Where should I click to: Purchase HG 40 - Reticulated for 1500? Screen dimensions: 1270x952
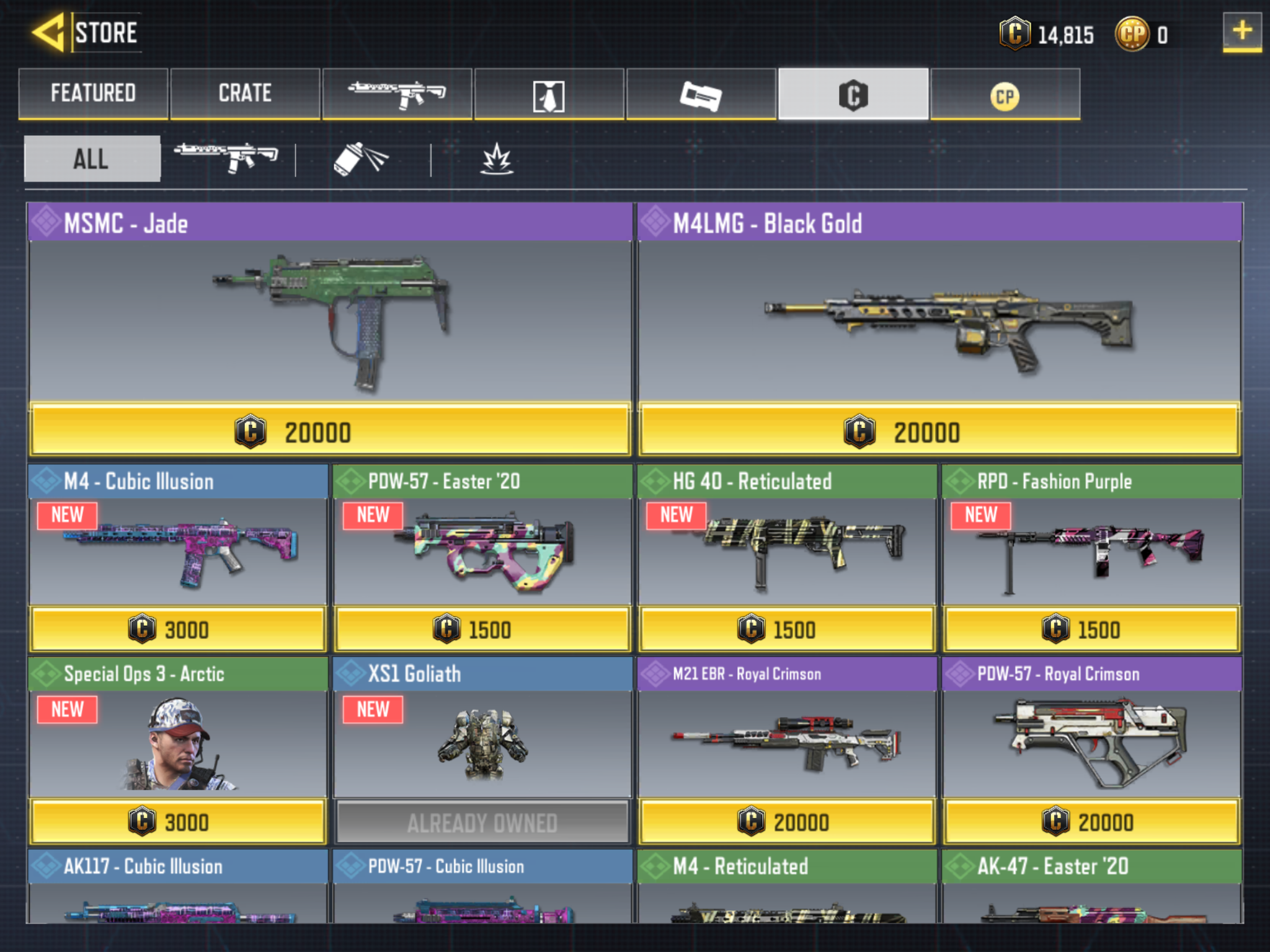pyautogui.click(x=786, y=629)
